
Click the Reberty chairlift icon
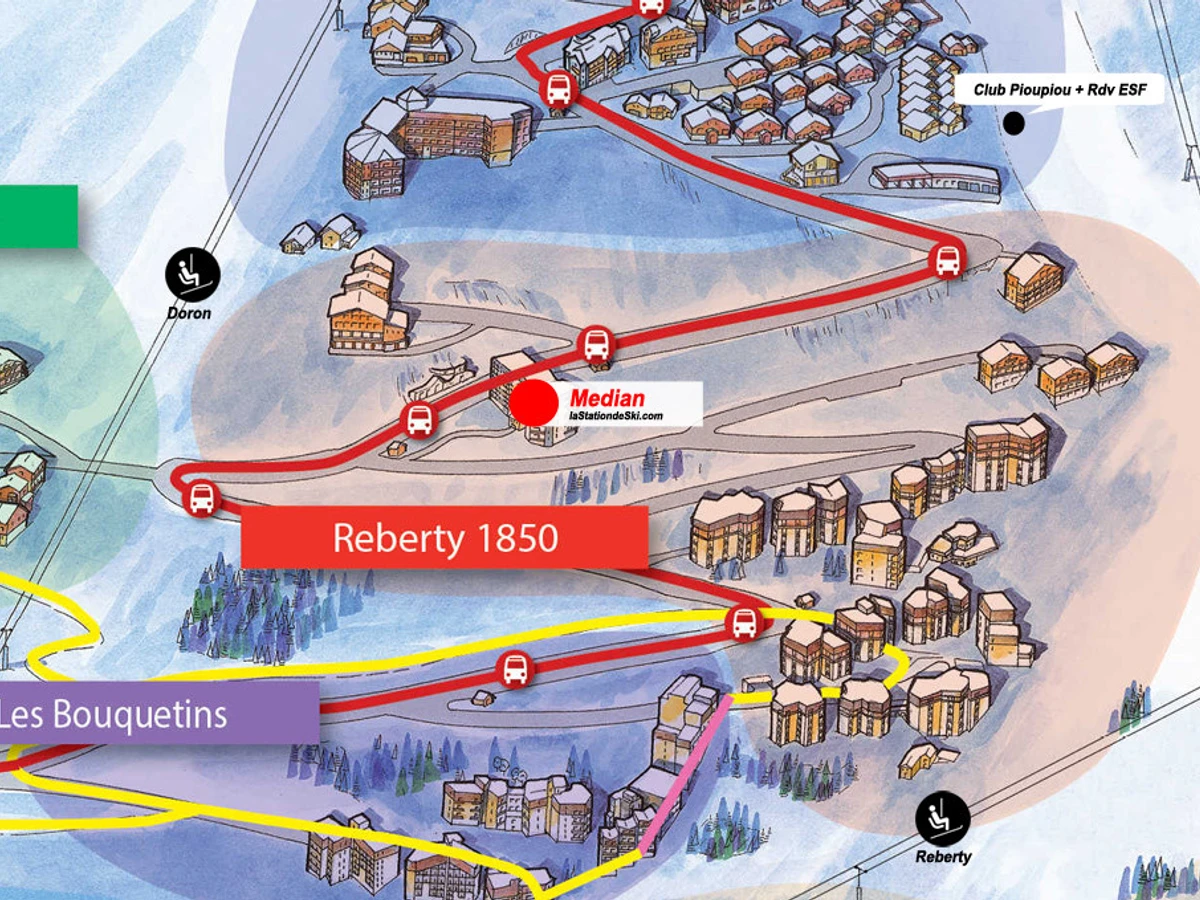click(x=943, y=818)
